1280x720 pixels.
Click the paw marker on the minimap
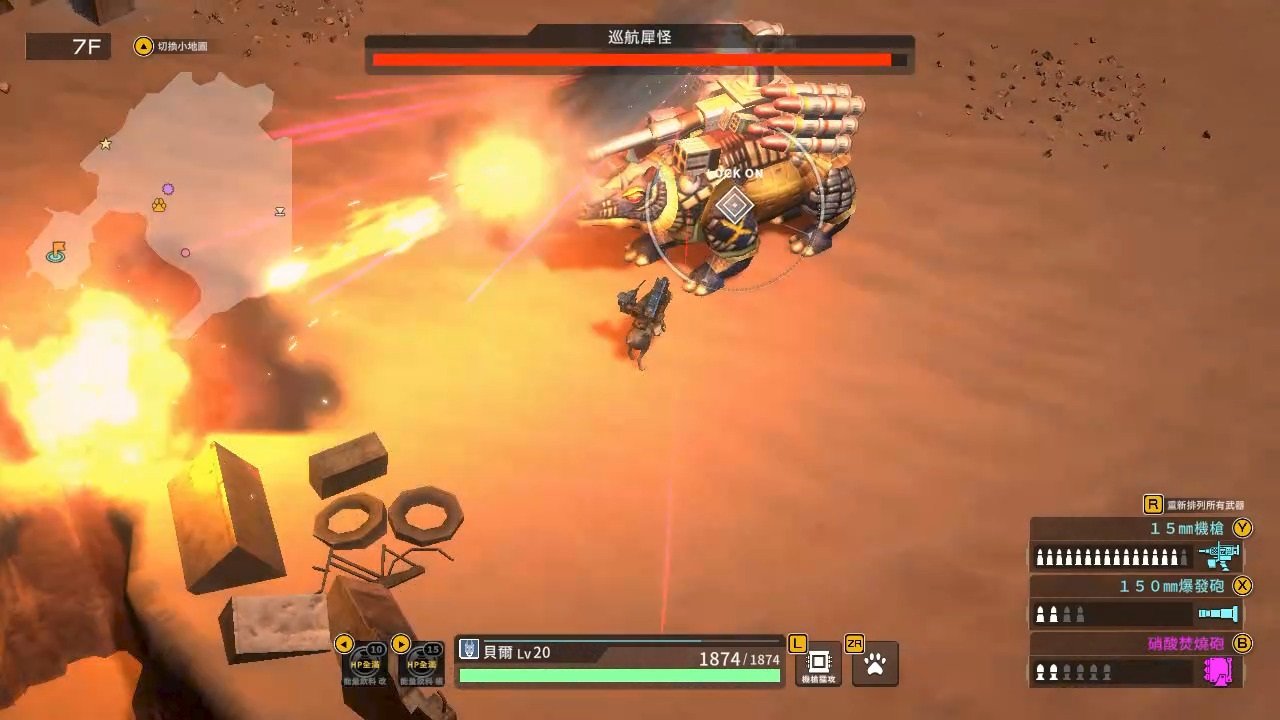click(x=159, y=205)
